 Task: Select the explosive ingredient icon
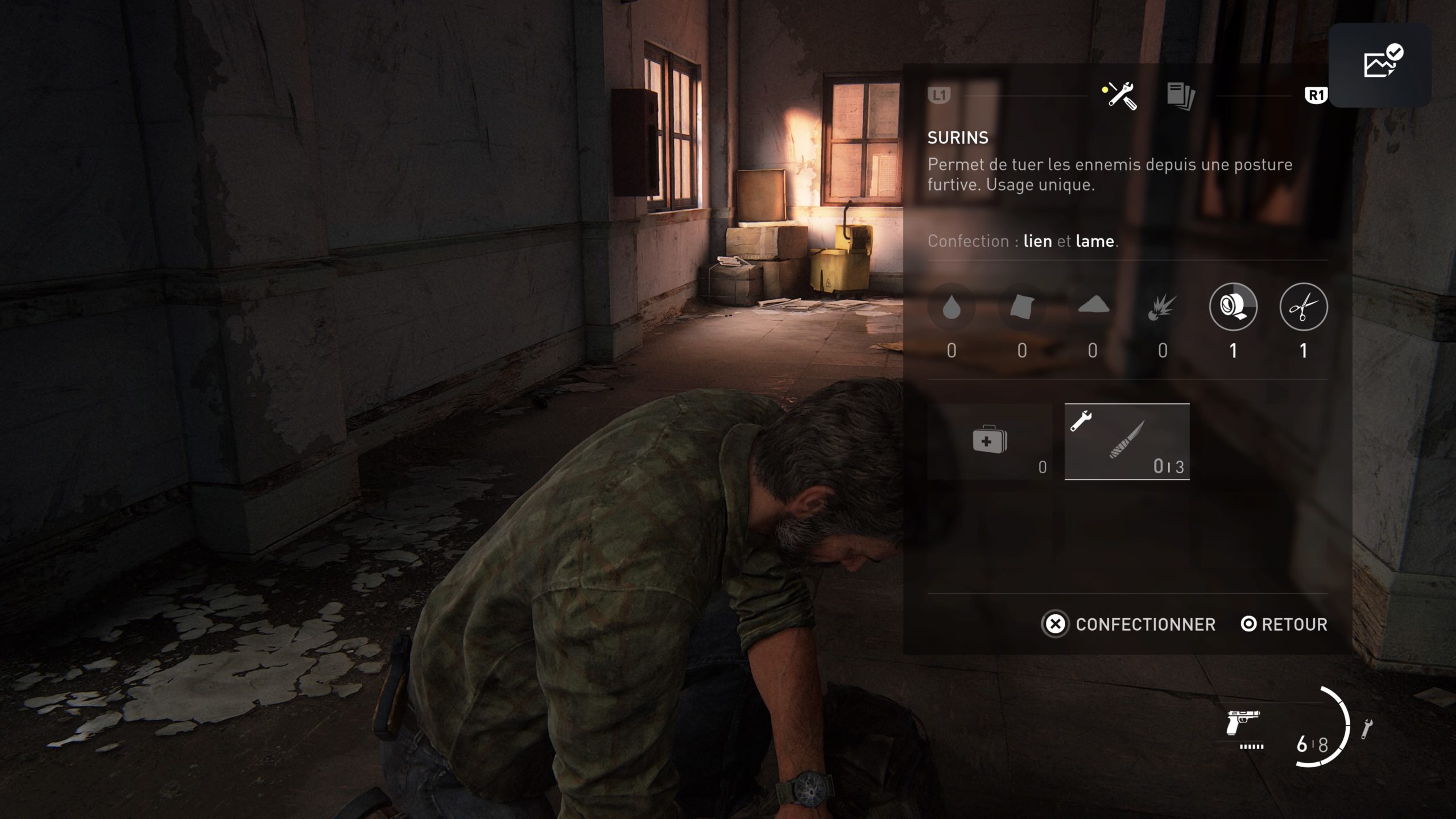[x=1163, y=307]
